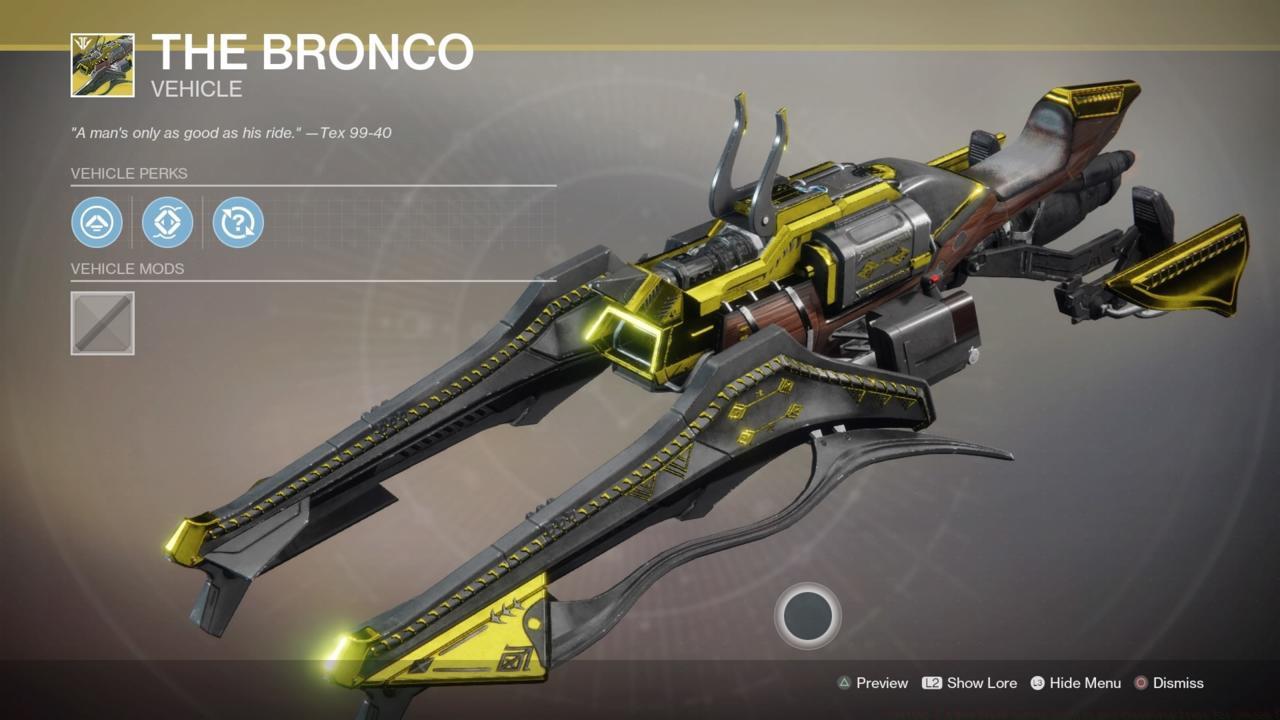Select the first vehicle perk icon
Screen dimensions: 1280x720
[95, 222]
